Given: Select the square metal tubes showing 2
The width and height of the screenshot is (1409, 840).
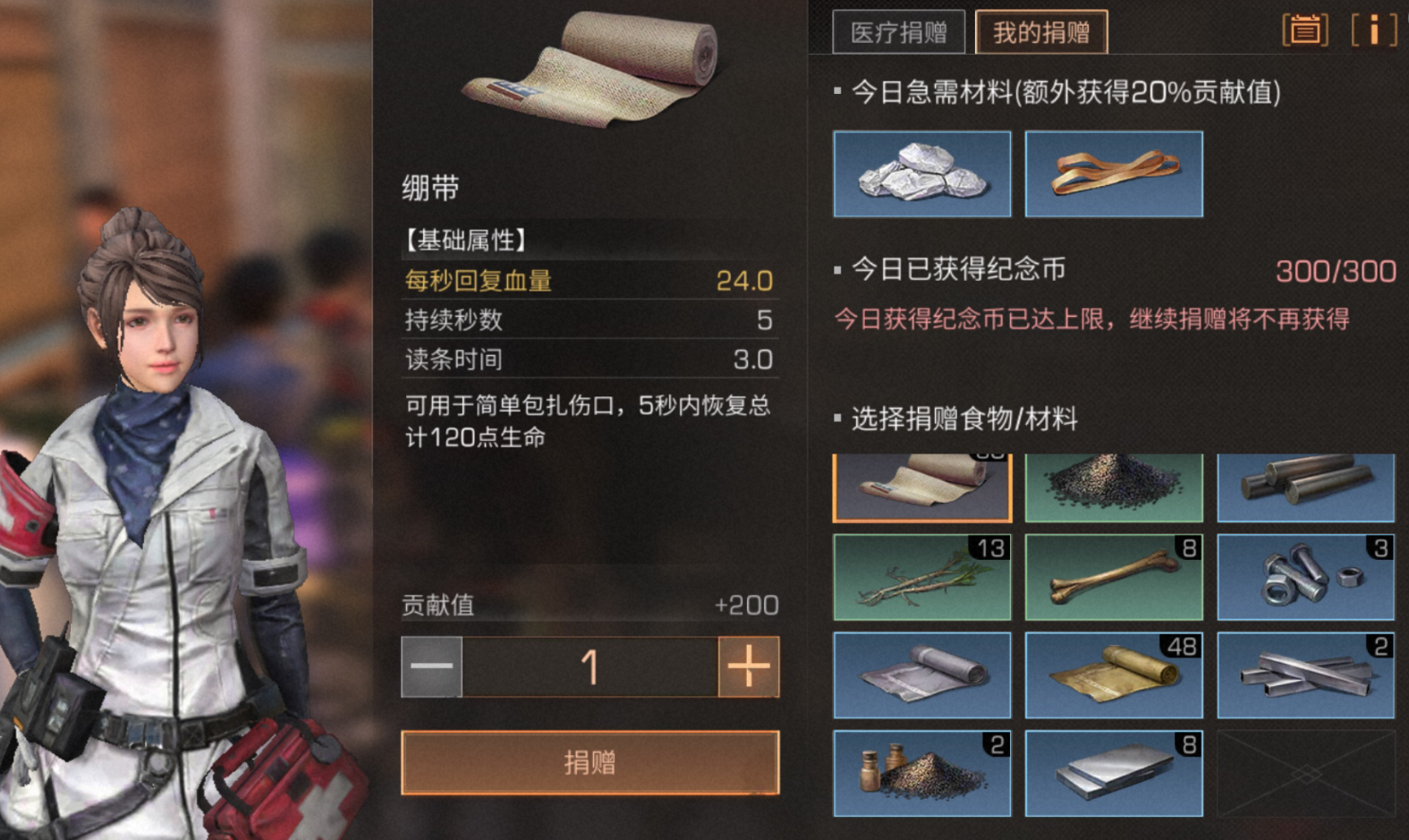Looking at the screenshot, I should 1304,675.
